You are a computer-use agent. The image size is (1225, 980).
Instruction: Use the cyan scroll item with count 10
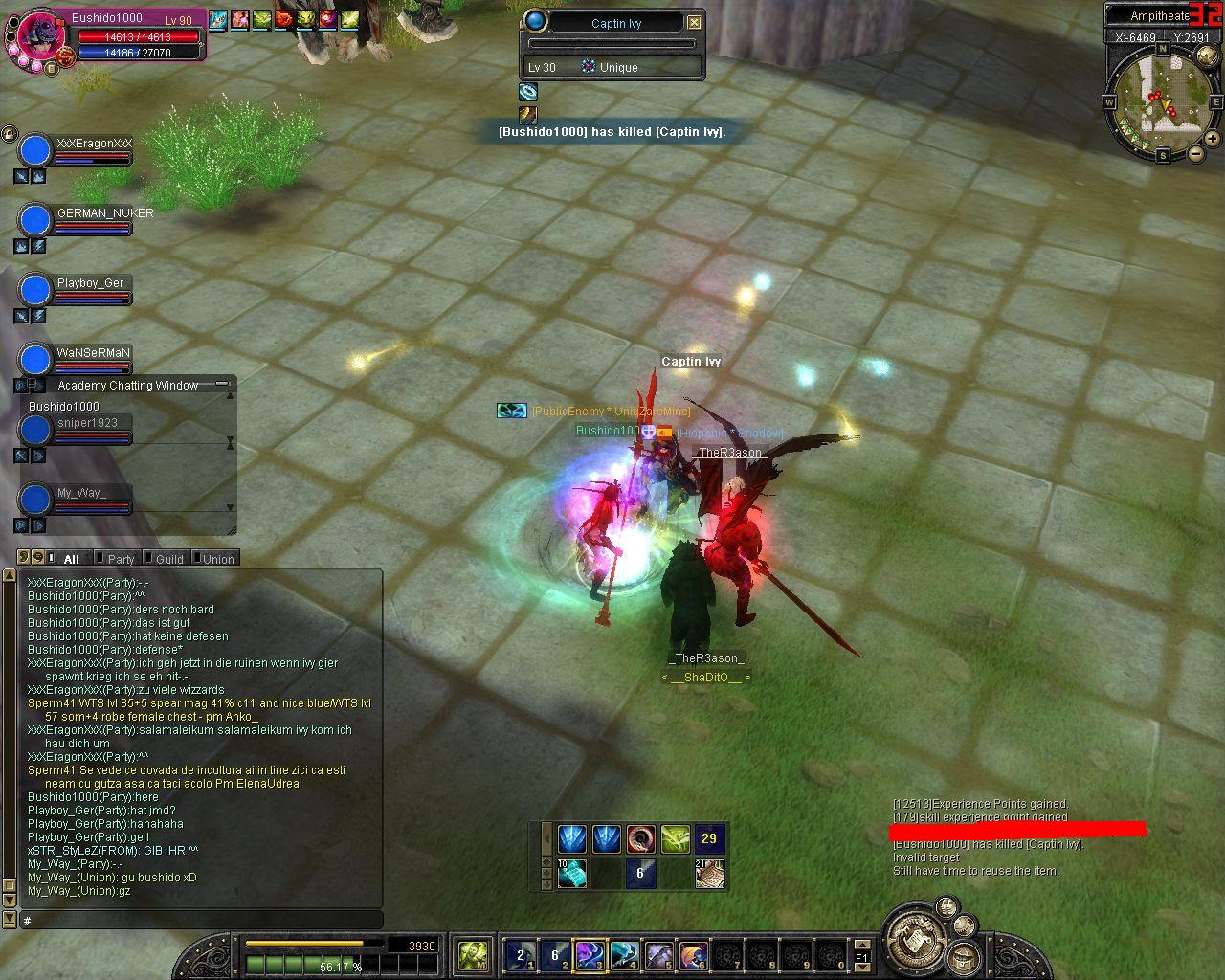[x=572, y=873]
